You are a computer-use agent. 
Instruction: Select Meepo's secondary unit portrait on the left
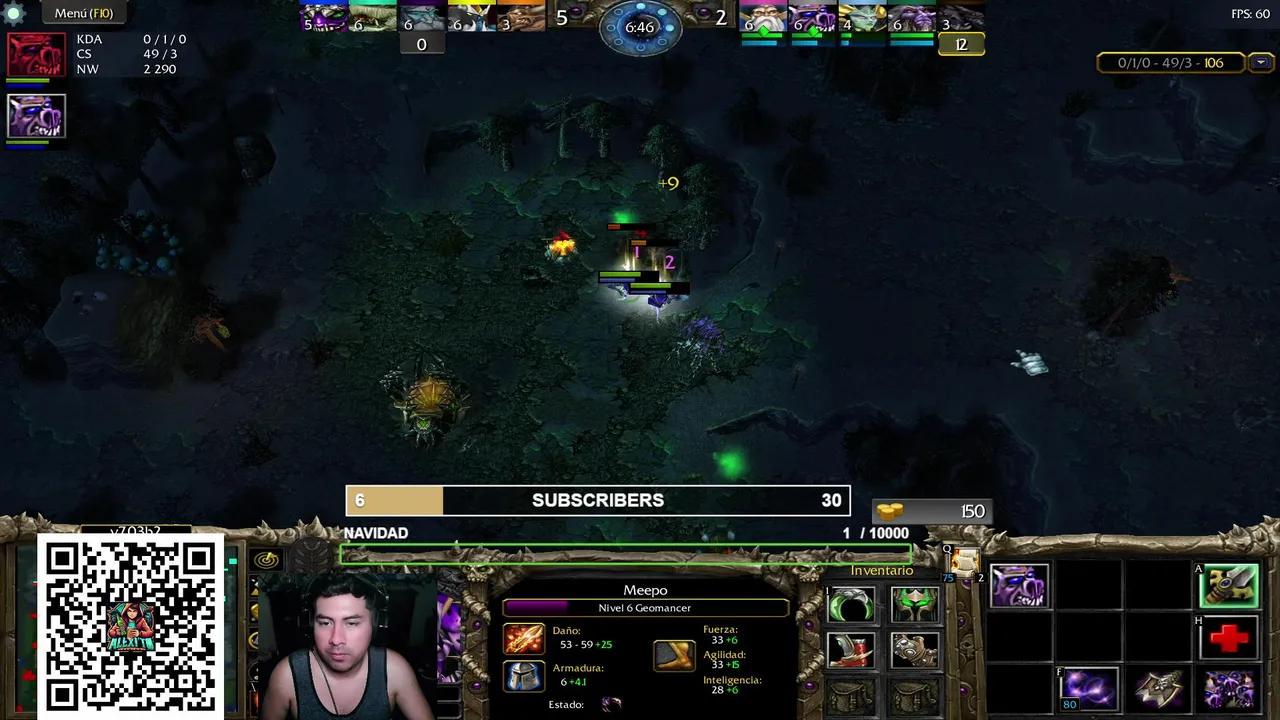35,115
